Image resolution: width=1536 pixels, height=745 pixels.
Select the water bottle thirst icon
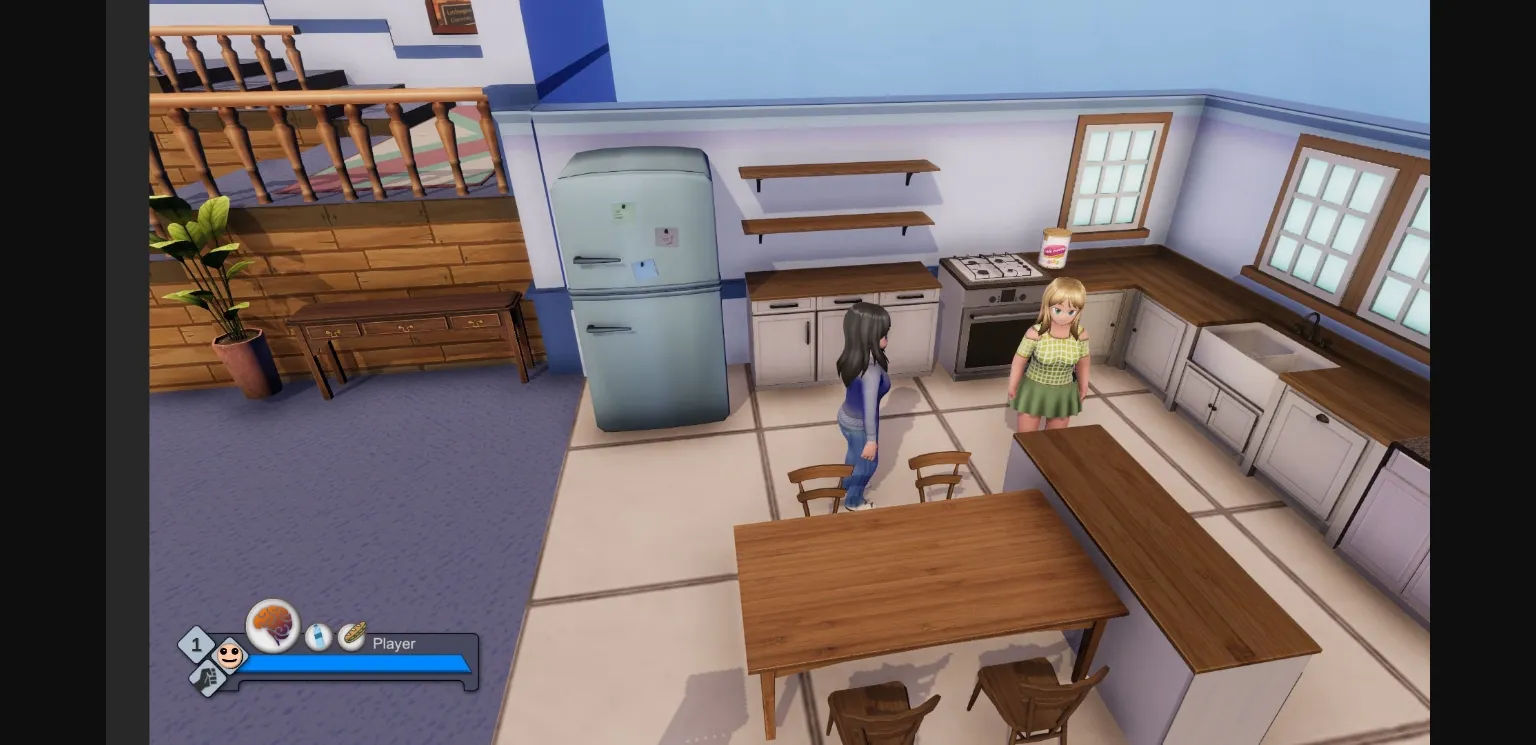click(x=318, y=636)
